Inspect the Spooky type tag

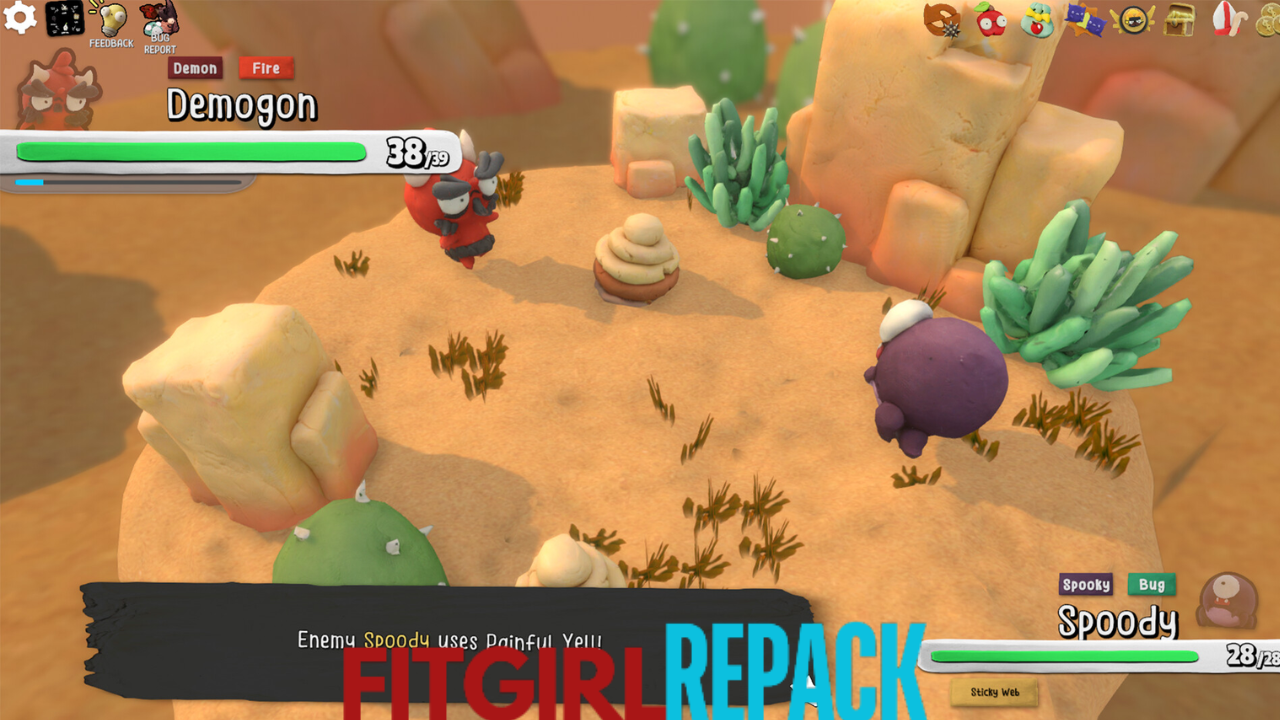click(x=1086, y=585)
